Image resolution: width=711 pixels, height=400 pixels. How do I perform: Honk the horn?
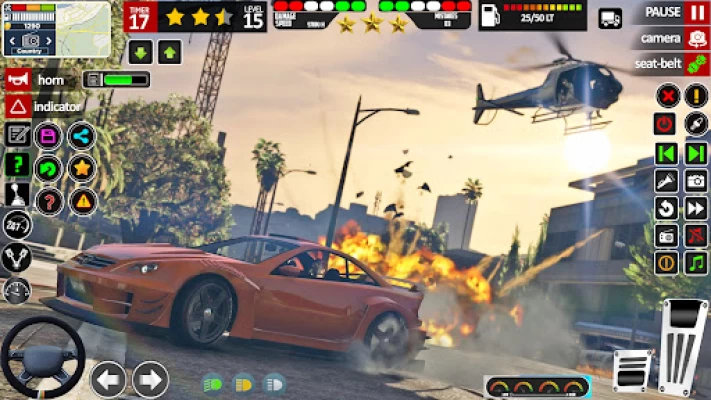[18, 79]
